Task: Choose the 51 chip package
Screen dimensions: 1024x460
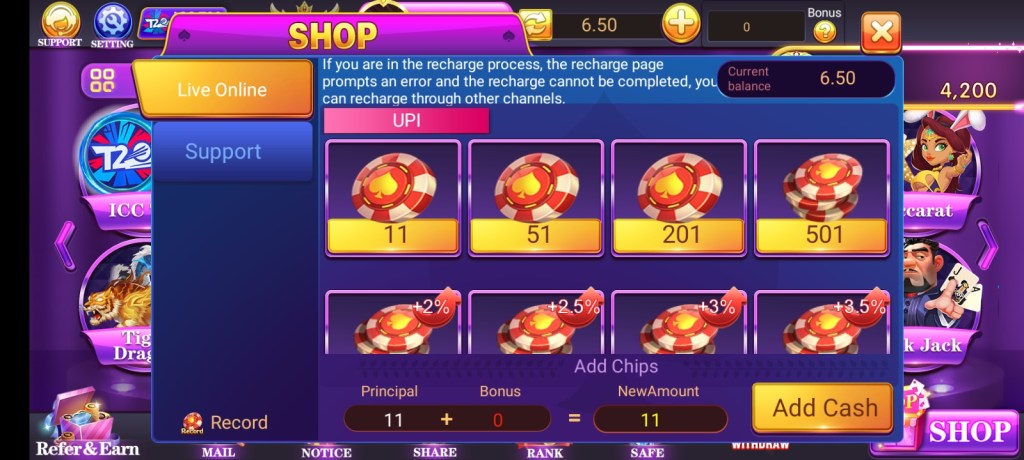Action: [536, 198]
